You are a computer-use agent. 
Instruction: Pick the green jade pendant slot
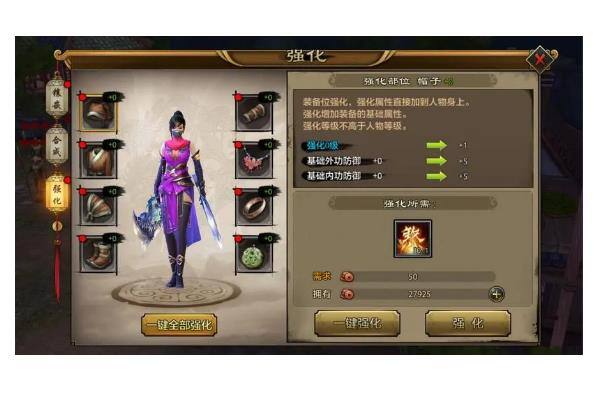tap(253, 254)
